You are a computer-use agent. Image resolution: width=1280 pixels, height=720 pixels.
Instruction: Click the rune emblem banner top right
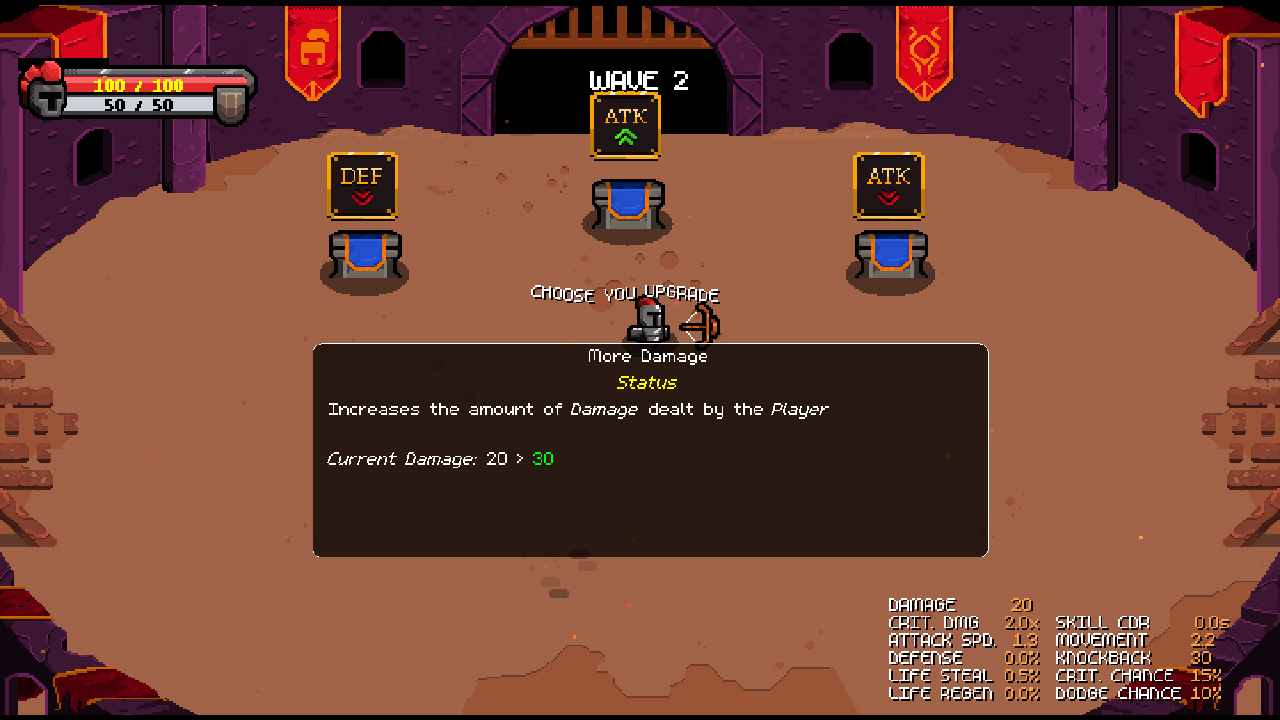(x=924, y=45)
